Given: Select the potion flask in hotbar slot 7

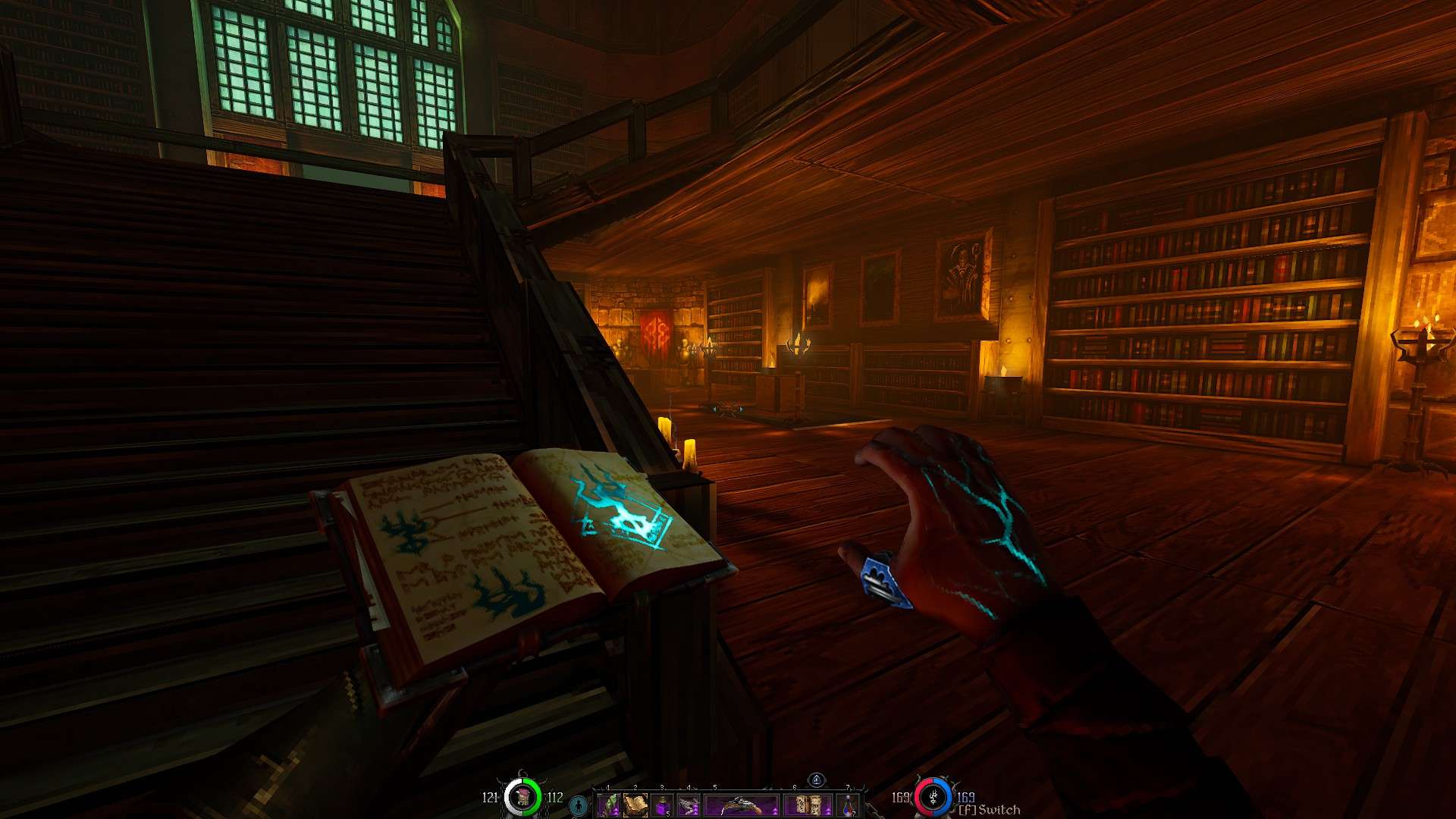Looking at the screenshot, I should click(x=848, y=805).
